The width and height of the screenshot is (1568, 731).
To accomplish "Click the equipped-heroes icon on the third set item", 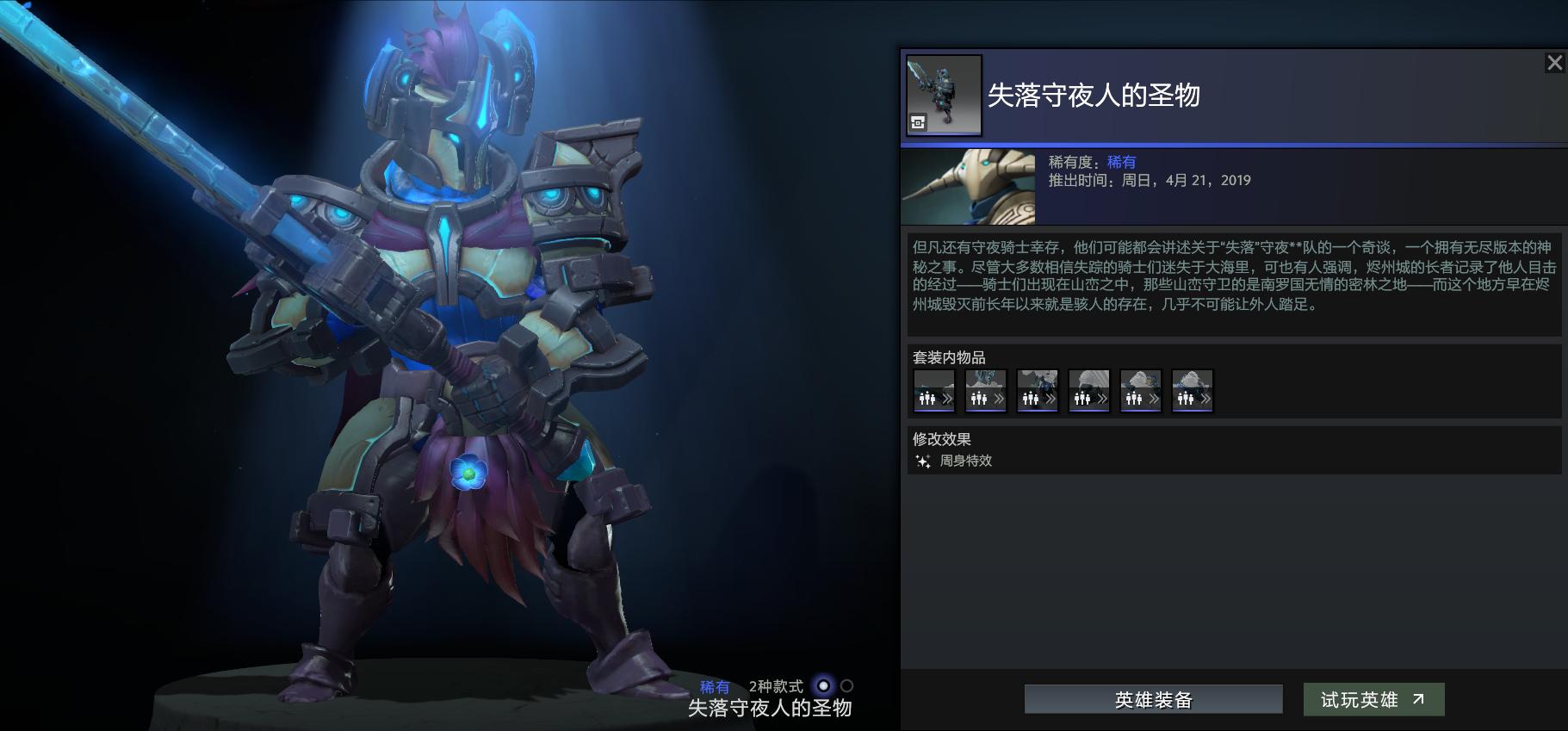I will [1030, 398].
